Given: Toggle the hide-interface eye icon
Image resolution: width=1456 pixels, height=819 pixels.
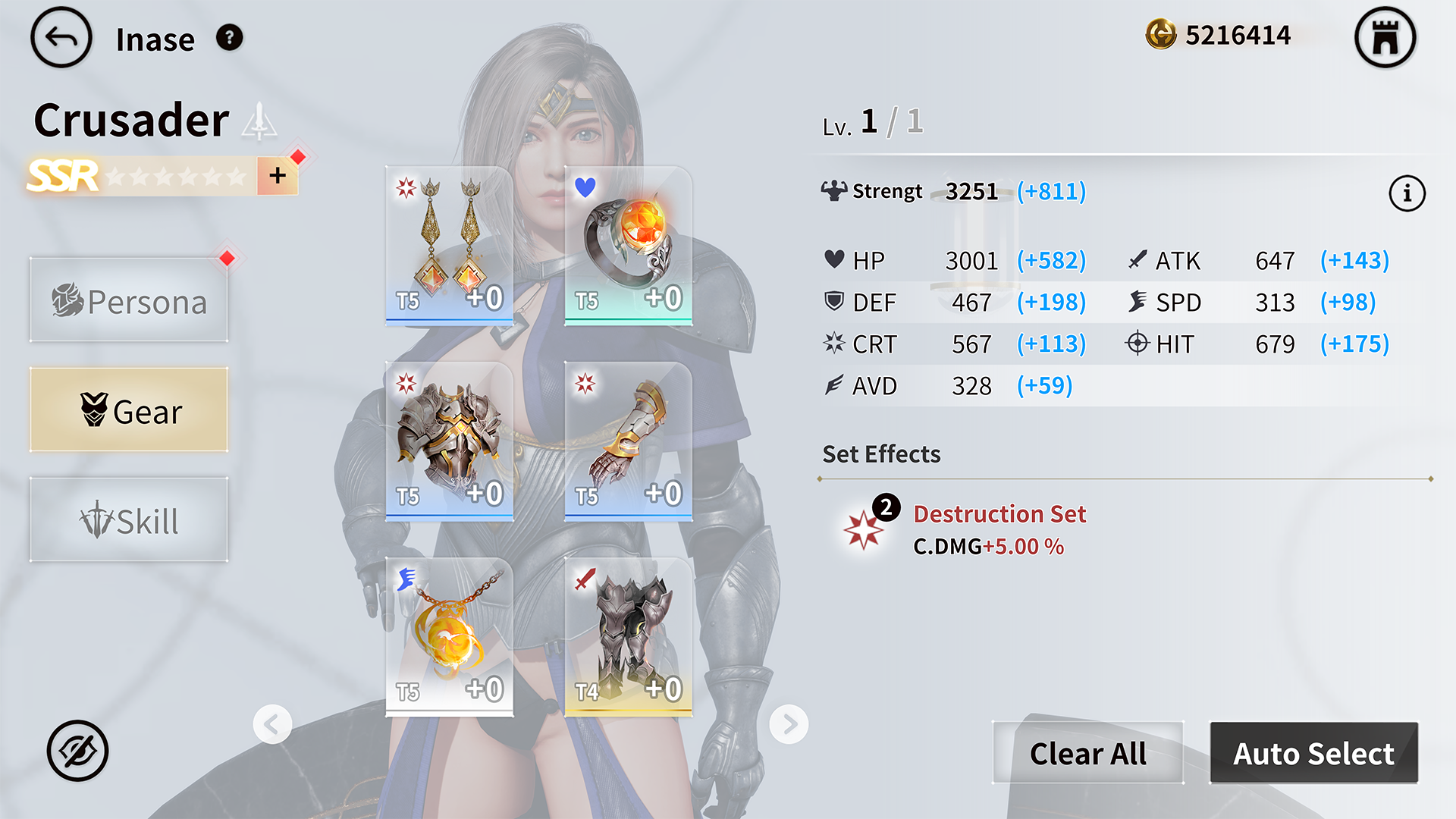Looking at the screenshot, I should pos(77,751).
